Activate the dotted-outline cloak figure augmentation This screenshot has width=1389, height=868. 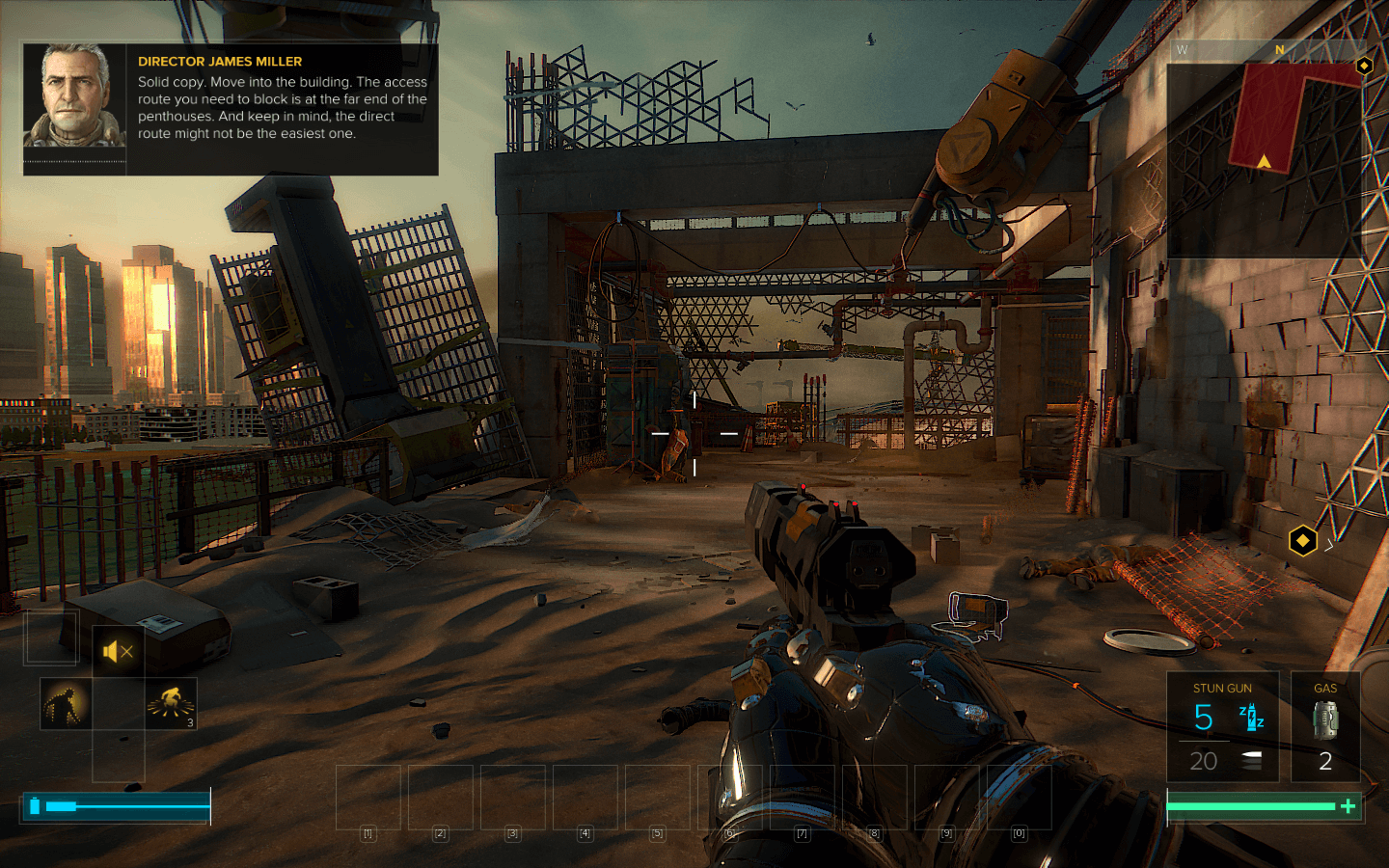pos(67,703)
